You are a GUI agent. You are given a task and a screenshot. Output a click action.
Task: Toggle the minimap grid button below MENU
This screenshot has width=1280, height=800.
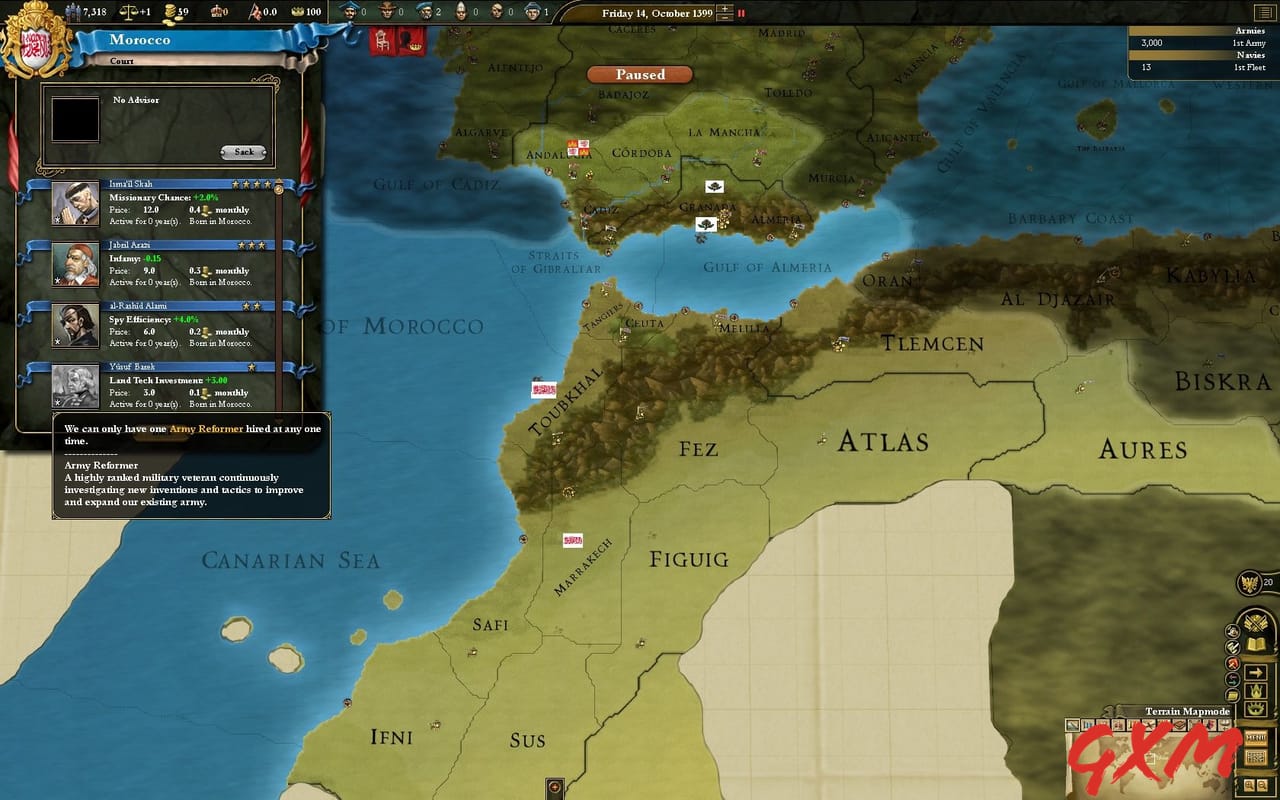[x=1258, y=757]
